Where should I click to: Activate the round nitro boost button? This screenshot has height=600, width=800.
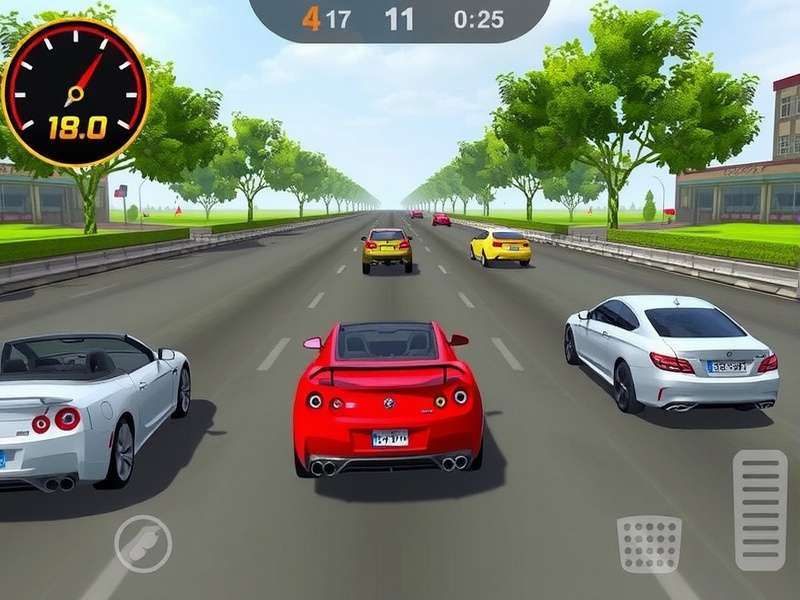(x=143, y=543)
